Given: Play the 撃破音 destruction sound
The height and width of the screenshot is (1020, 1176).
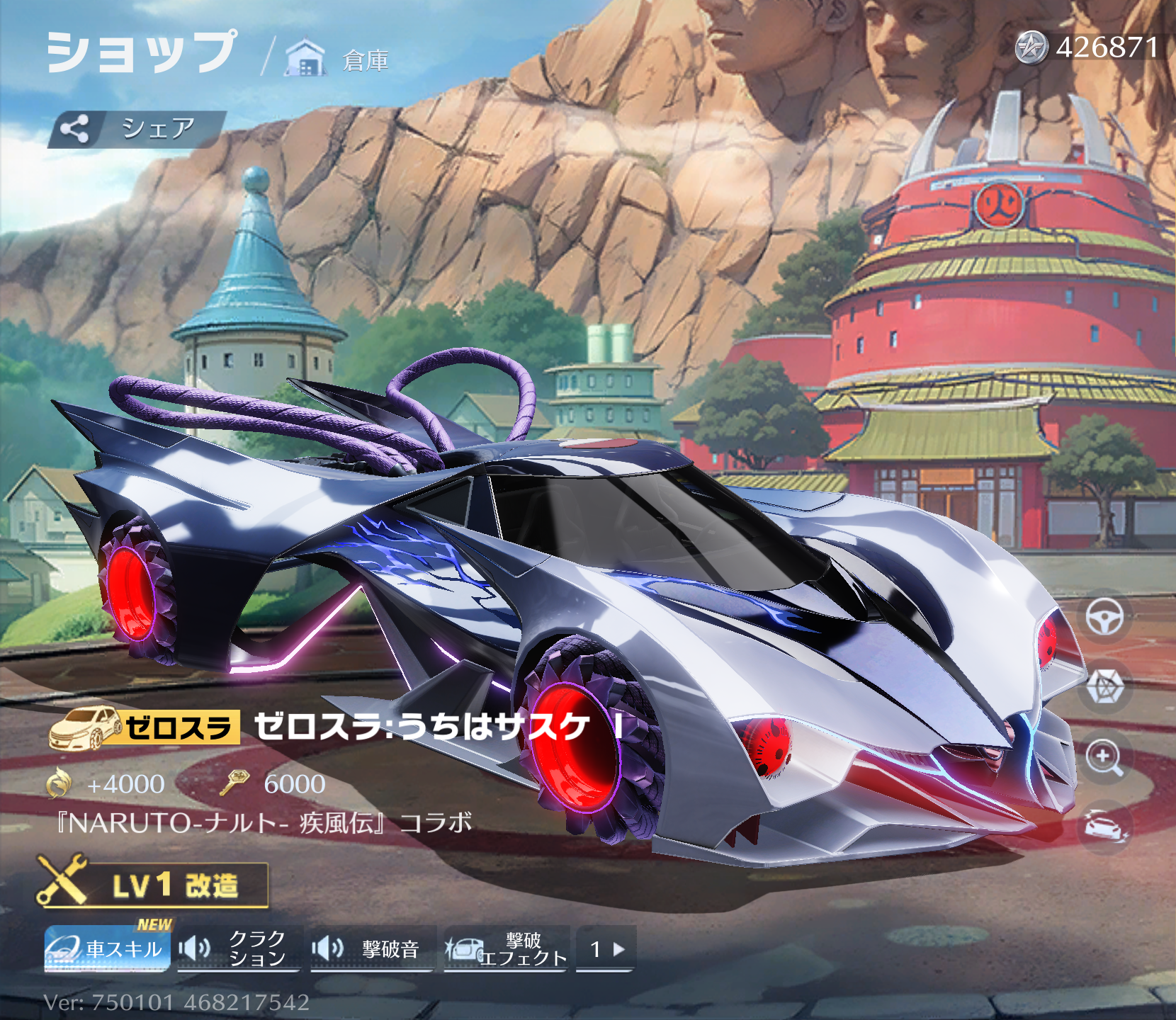Looking at the screenshot, I should click(x=372, y=949).
